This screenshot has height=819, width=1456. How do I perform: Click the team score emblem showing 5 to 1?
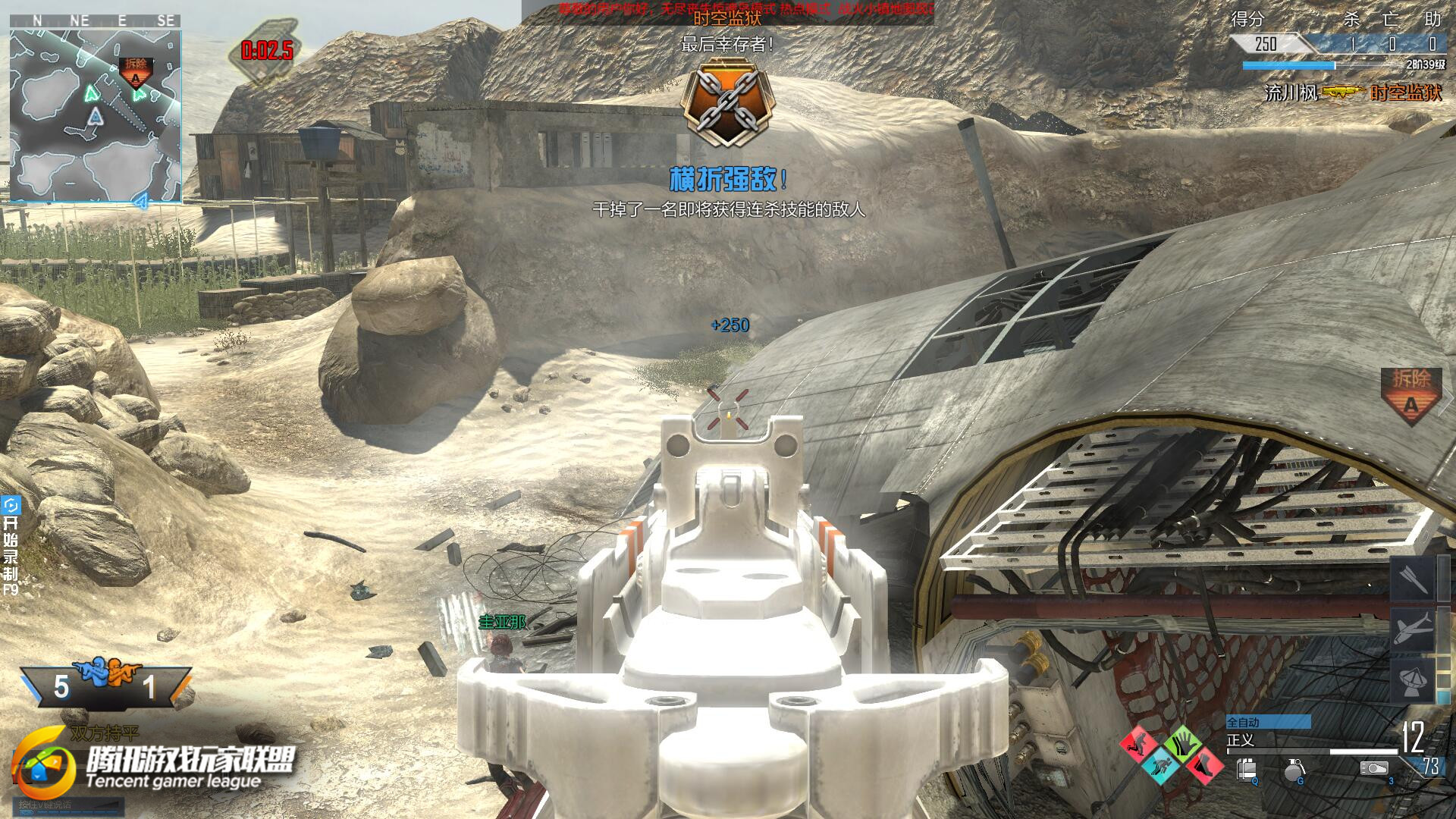pyautogui.click(x=105, y=684)
